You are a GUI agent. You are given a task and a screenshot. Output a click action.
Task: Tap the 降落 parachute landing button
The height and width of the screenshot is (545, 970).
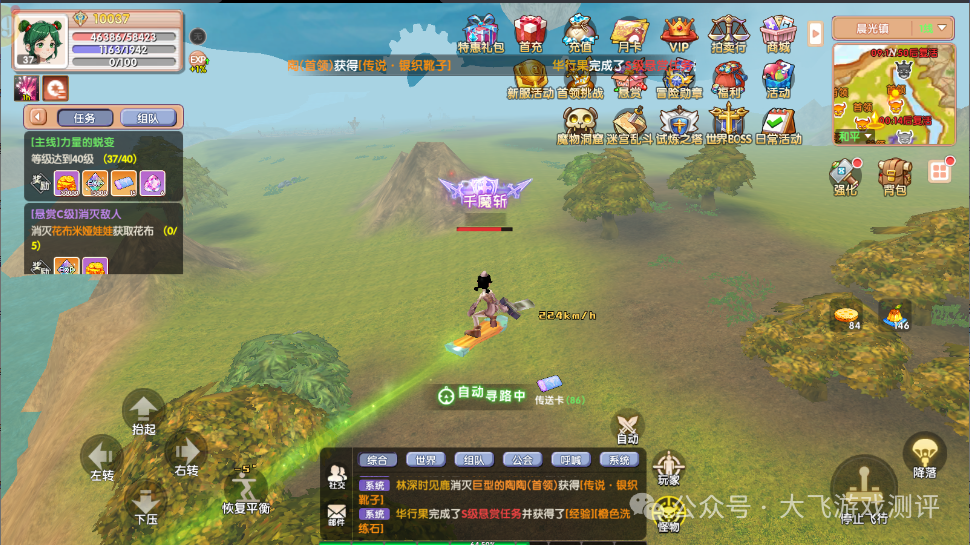pos(925,456)
